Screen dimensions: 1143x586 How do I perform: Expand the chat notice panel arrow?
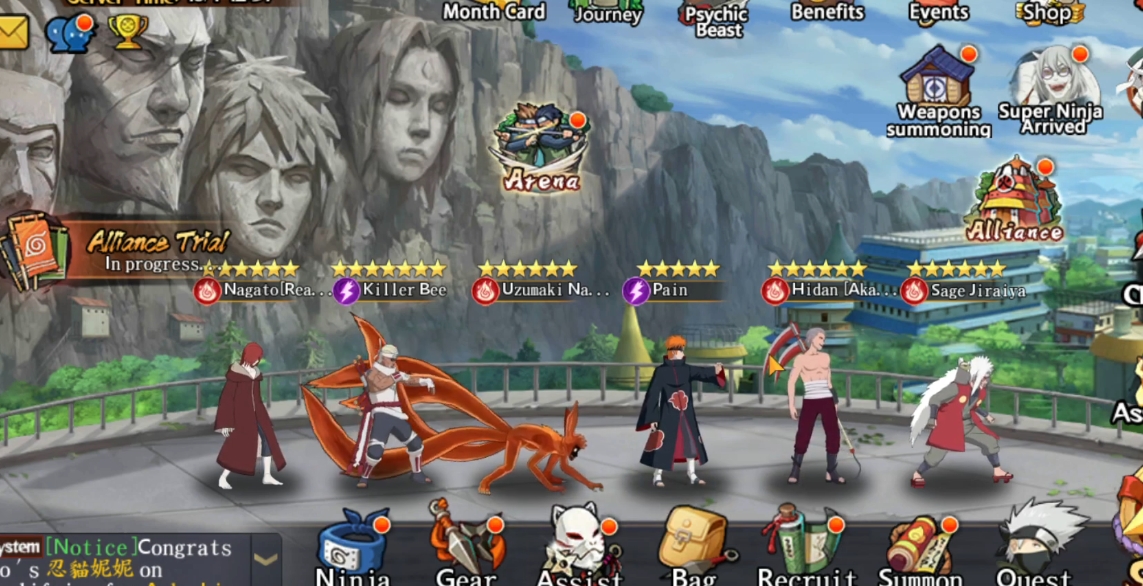[x=266, y=559]
